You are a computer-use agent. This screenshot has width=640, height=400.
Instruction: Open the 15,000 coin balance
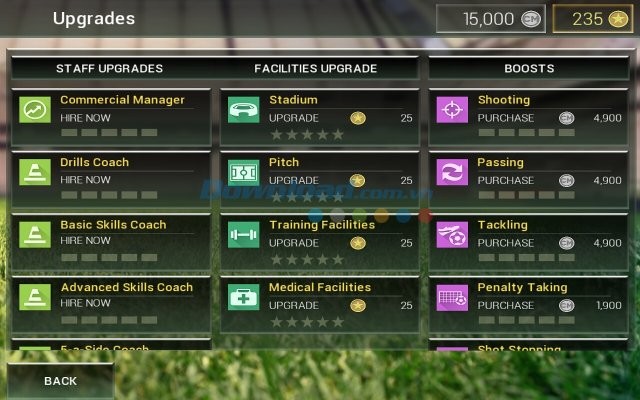click(x=491, y=19)
